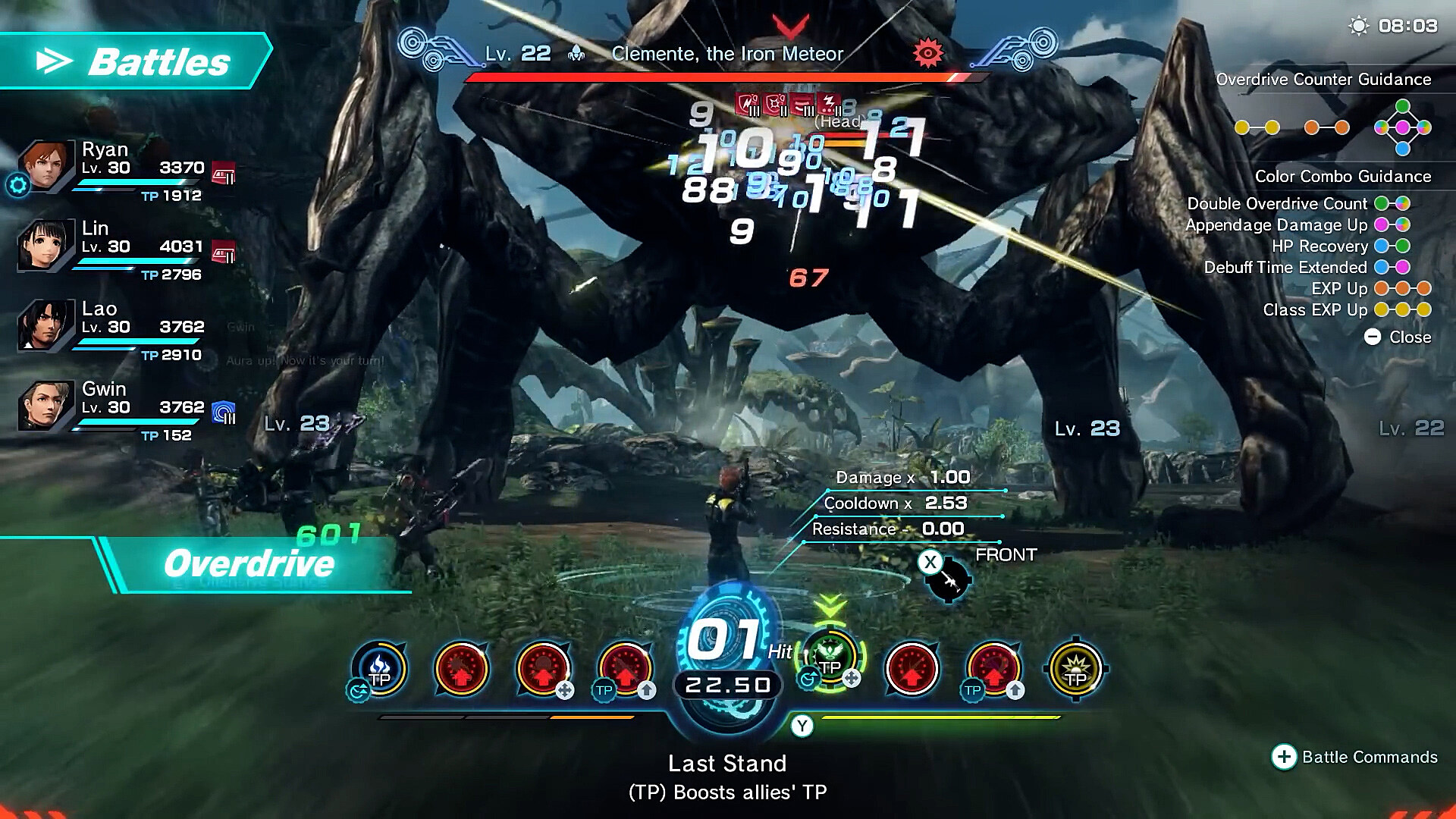Click the blue gear icon beside Ryan

tap(17, 184)
